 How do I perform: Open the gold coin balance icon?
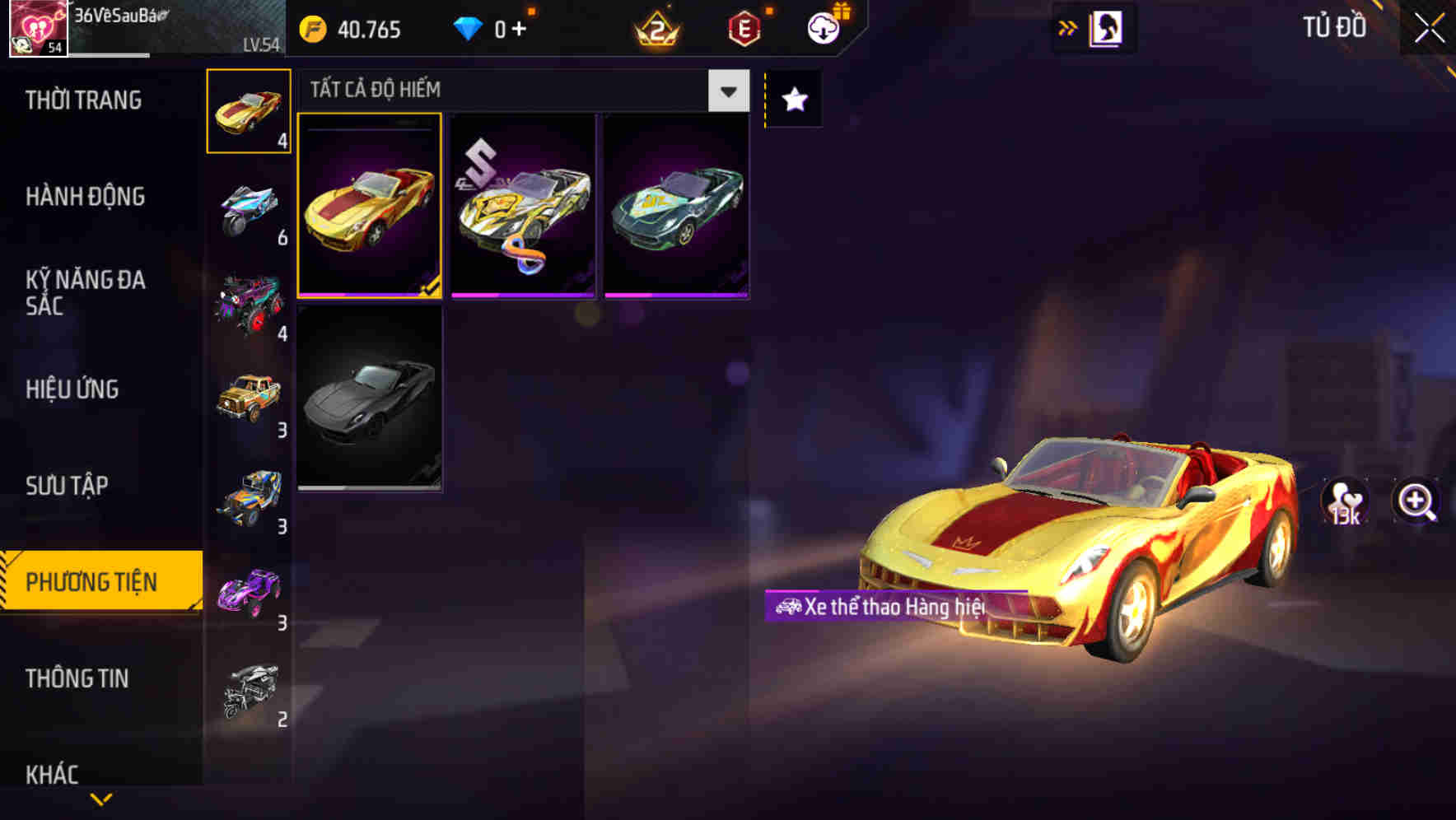pos(312,29)
